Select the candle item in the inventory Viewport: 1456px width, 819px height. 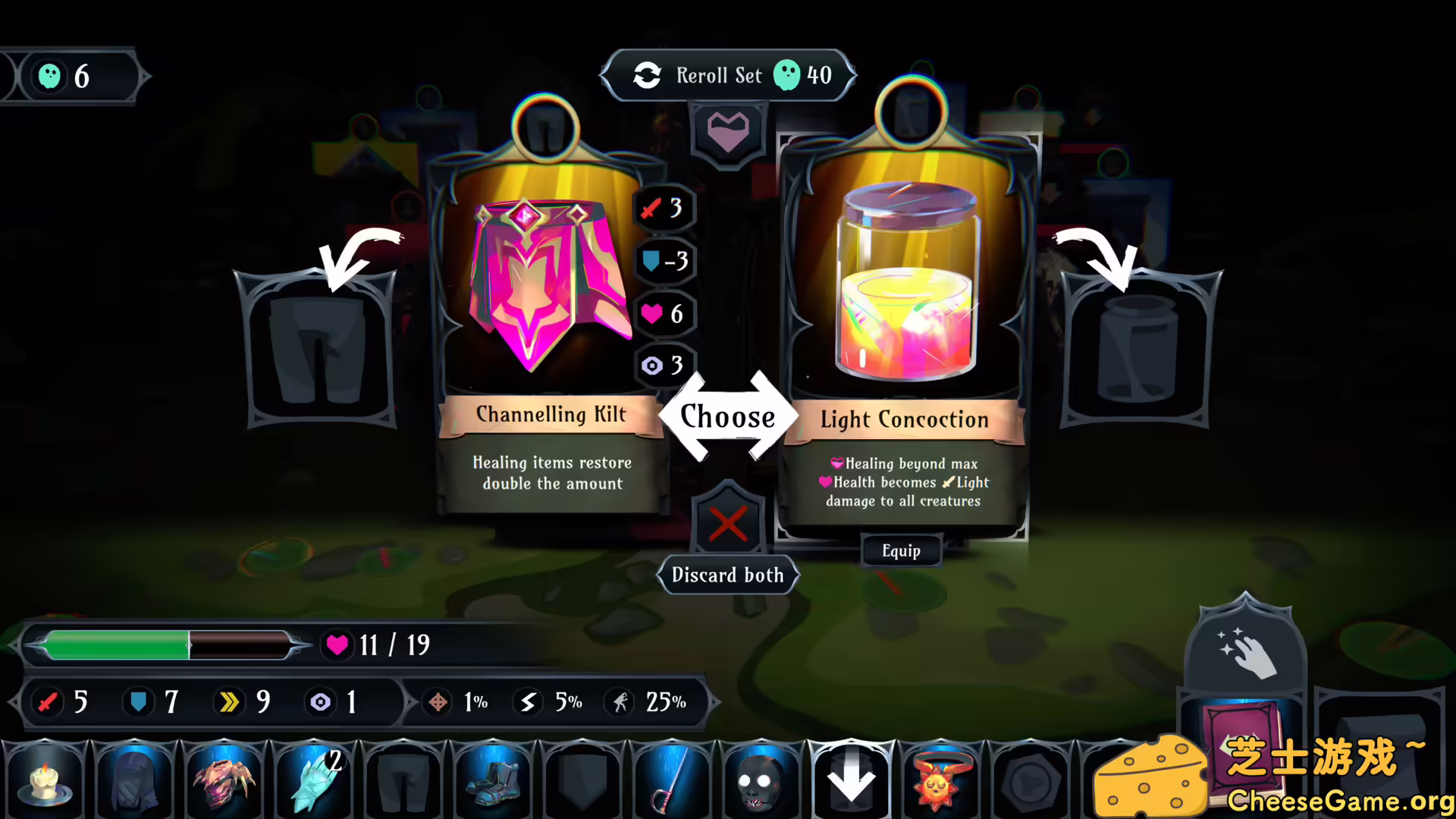coord(45,783)
